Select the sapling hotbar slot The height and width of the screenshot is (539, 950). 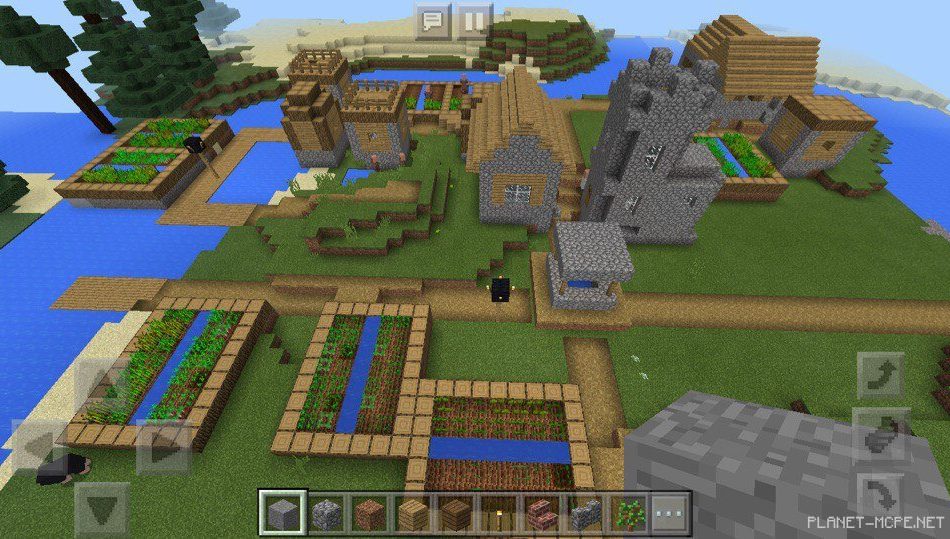(x=627, y=513)
